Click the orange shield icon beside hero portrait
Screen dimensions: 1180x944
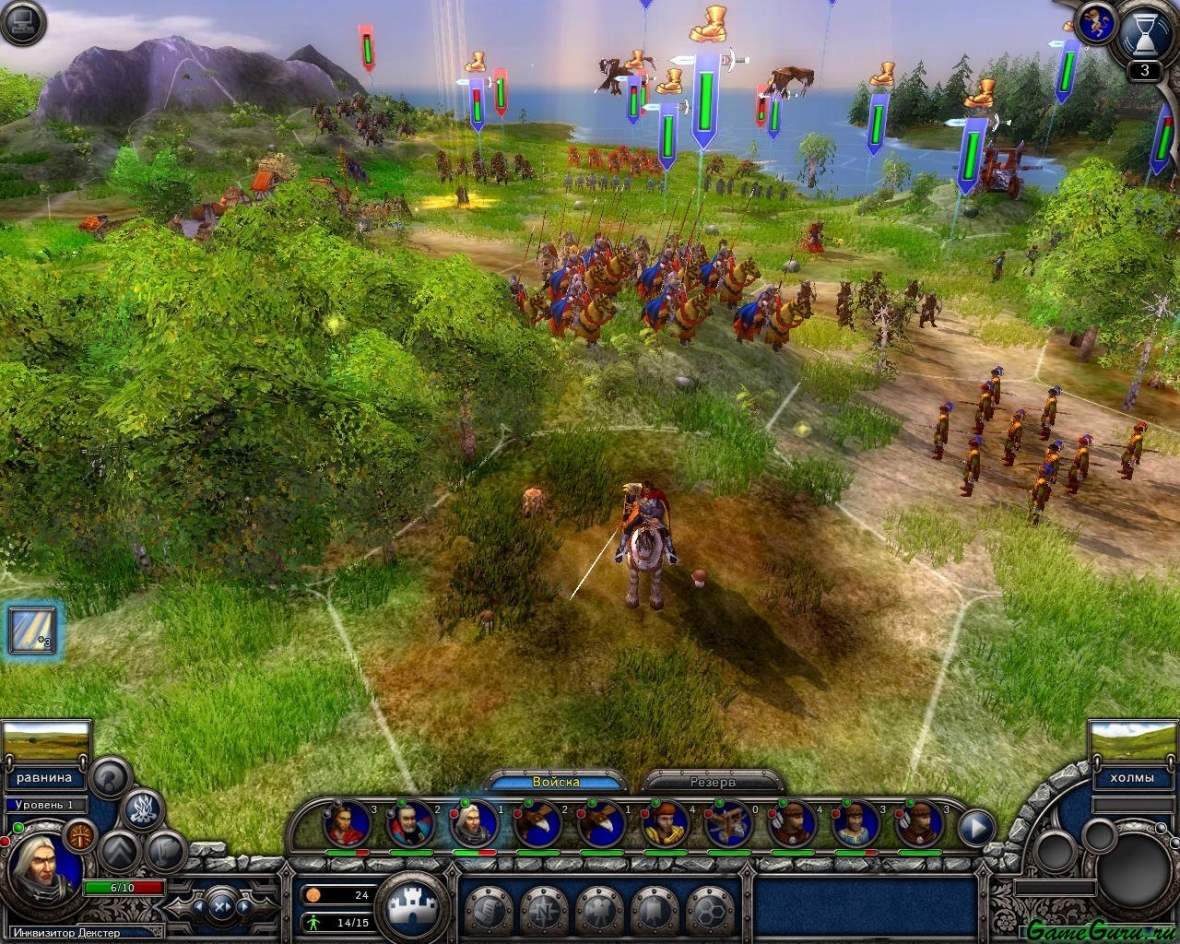(x=79, y=835)
